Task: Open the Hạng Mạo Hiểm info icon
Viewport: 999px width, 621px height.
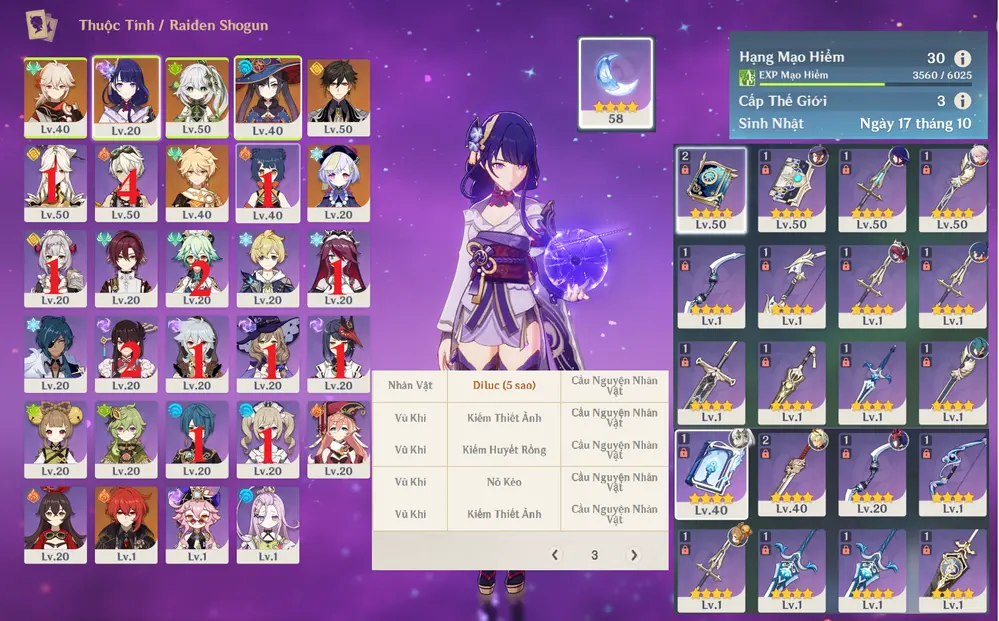Action: pos(963,59)
